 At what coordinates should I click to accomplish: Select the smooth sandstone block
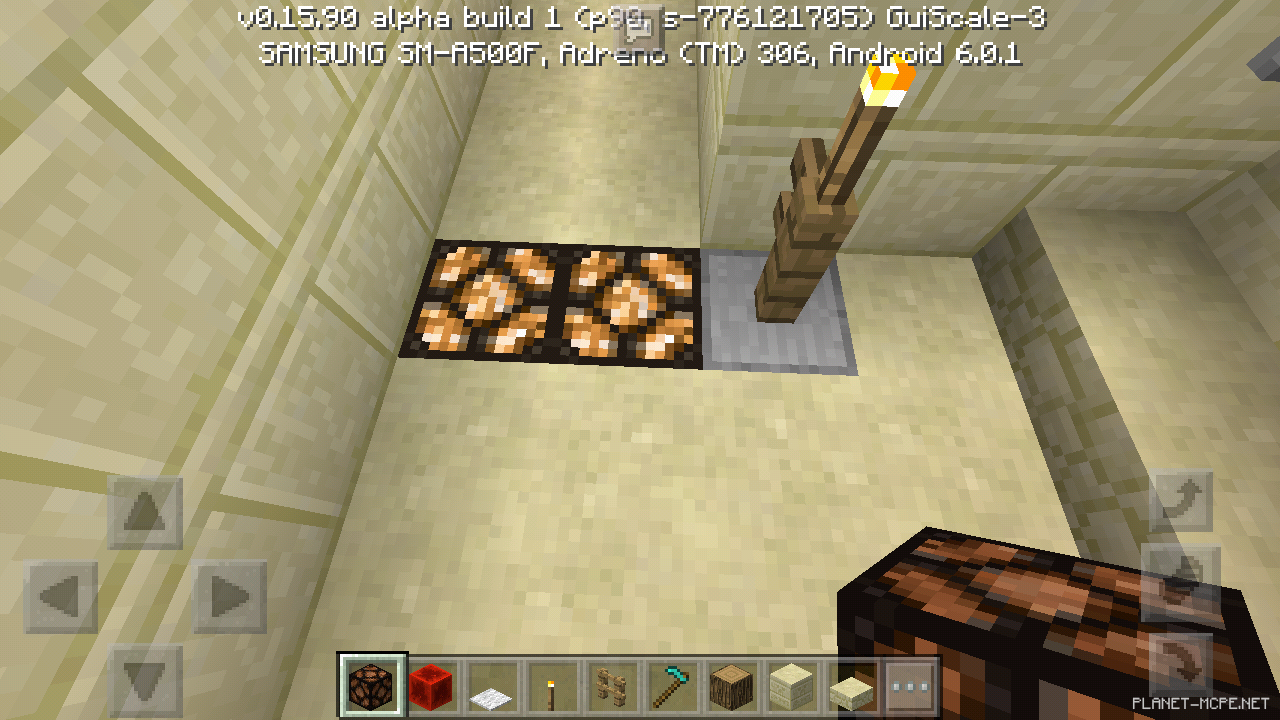(790, 685)
